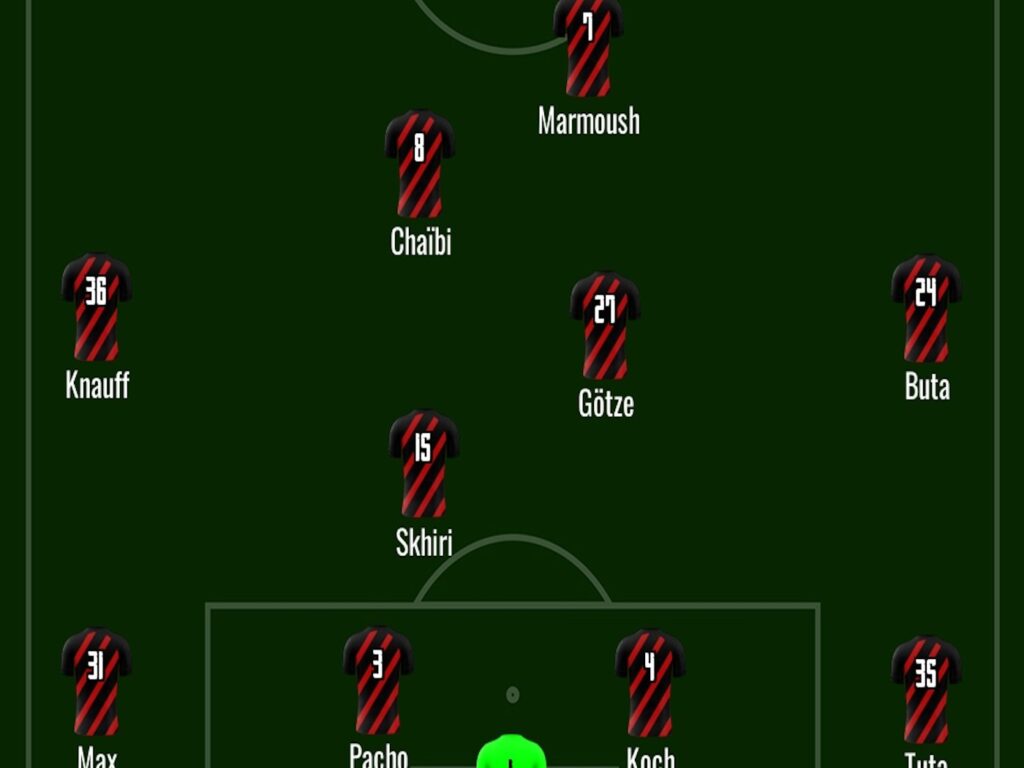Select Götze's number 27 shirt
The image size is (1024, 768).
point(605,325)
